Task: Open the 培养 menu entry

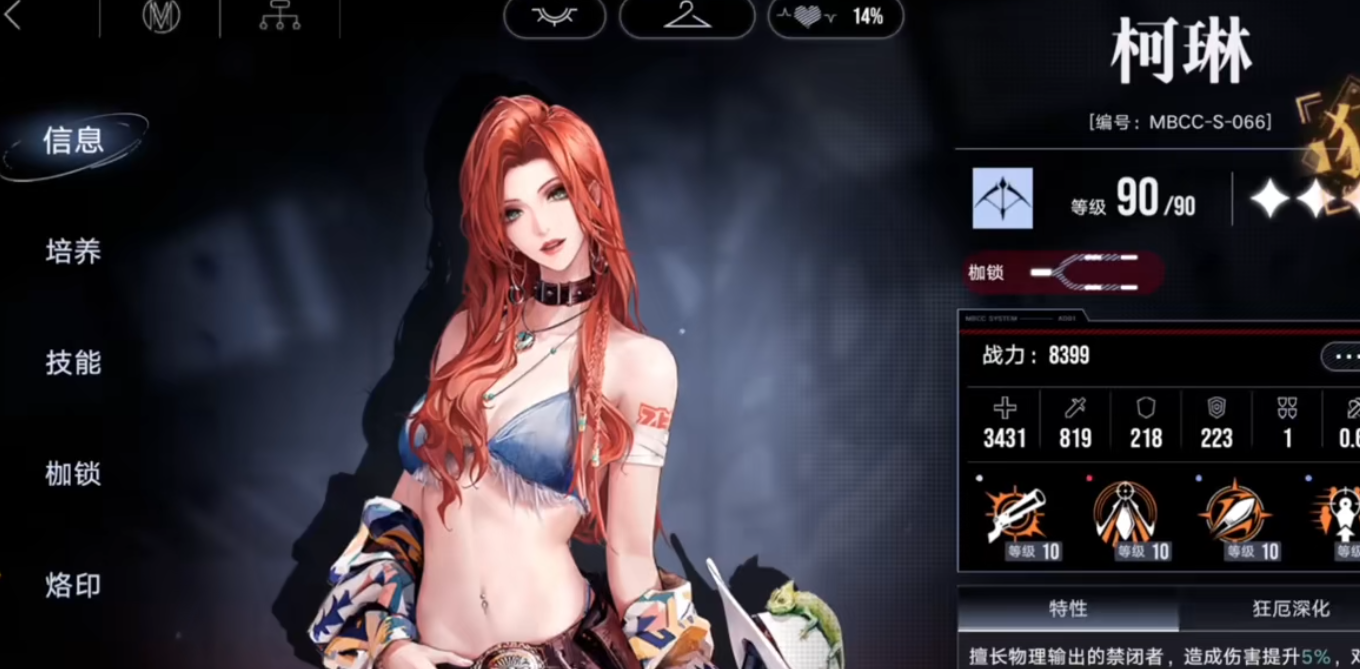Action: tap(74, 252)
